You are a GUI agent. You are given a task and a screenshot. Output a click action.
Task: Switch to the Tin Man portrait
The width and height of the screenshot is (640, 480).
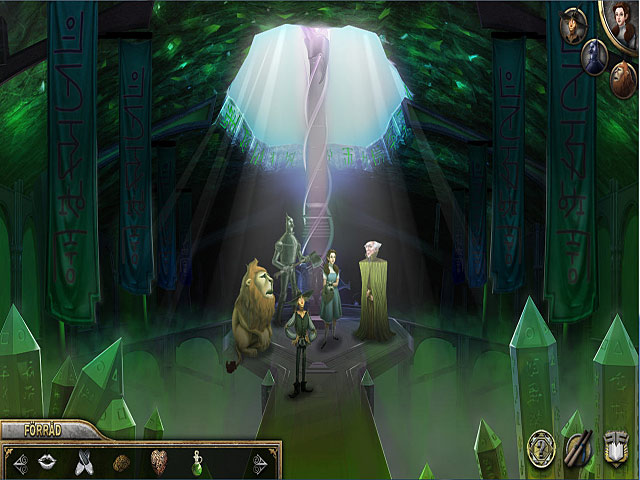pos(593,56)
